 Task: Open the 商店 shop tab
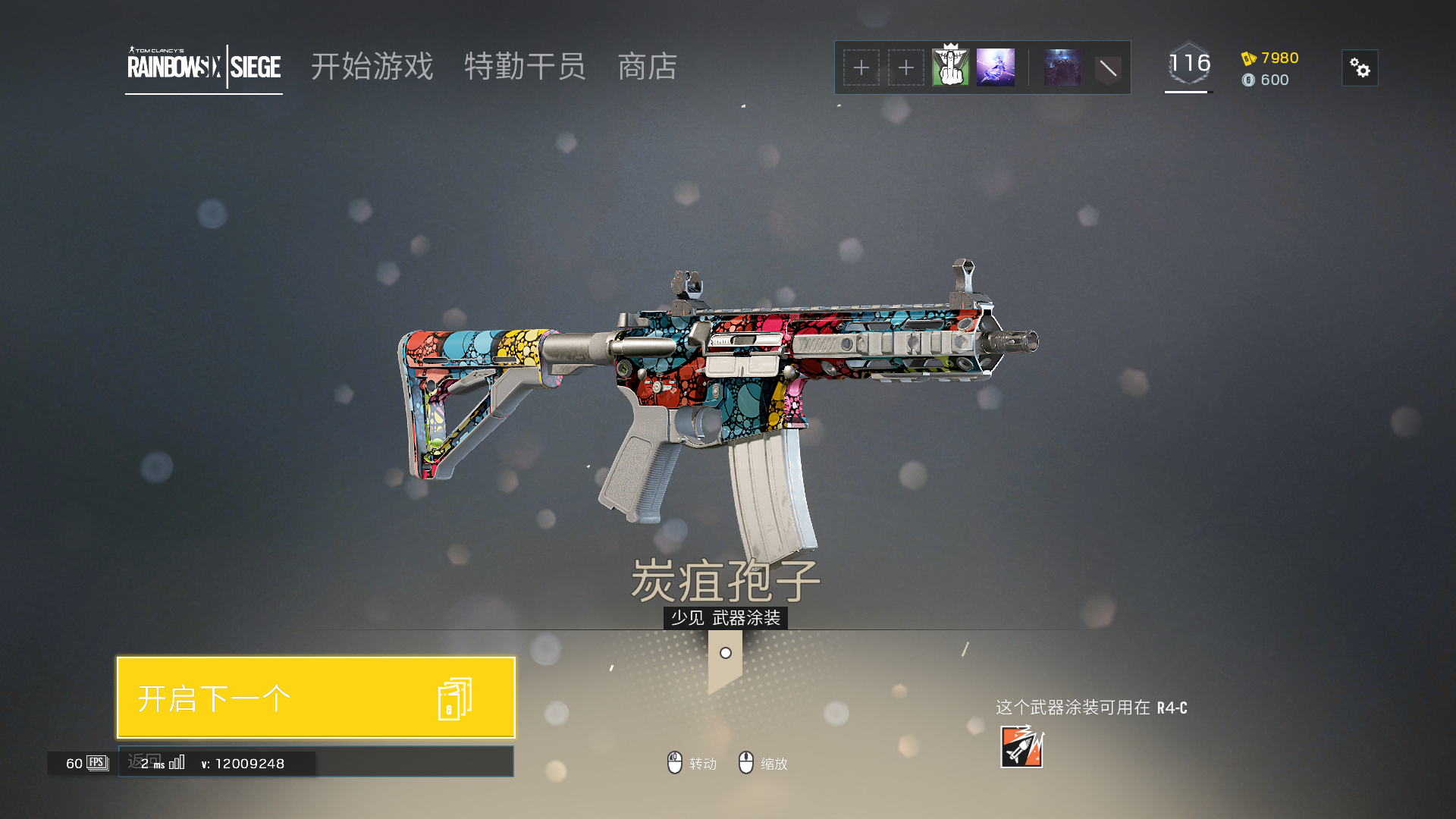click(647, 67)
